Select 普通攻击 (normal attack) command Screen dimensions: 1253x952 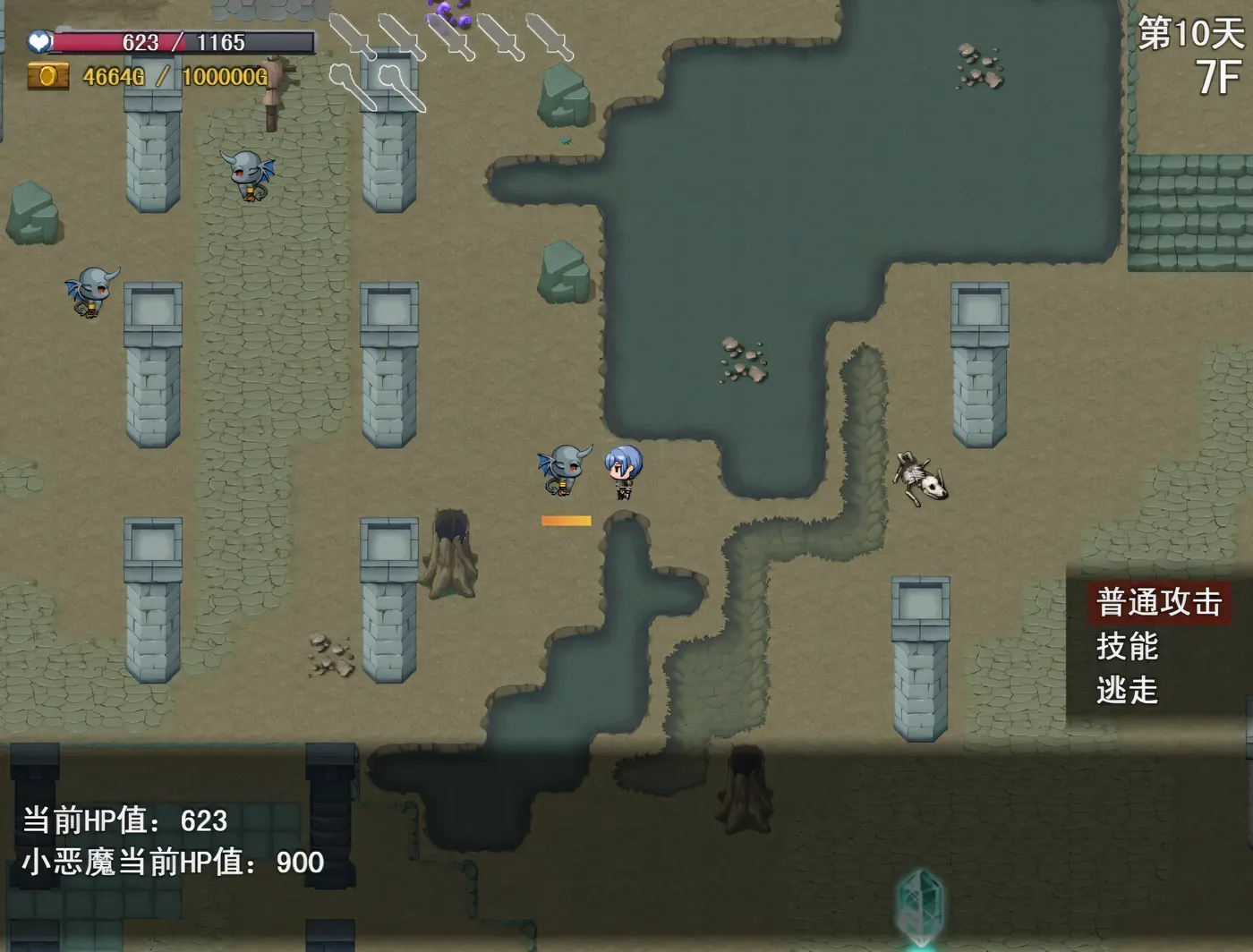[1159, 602]
